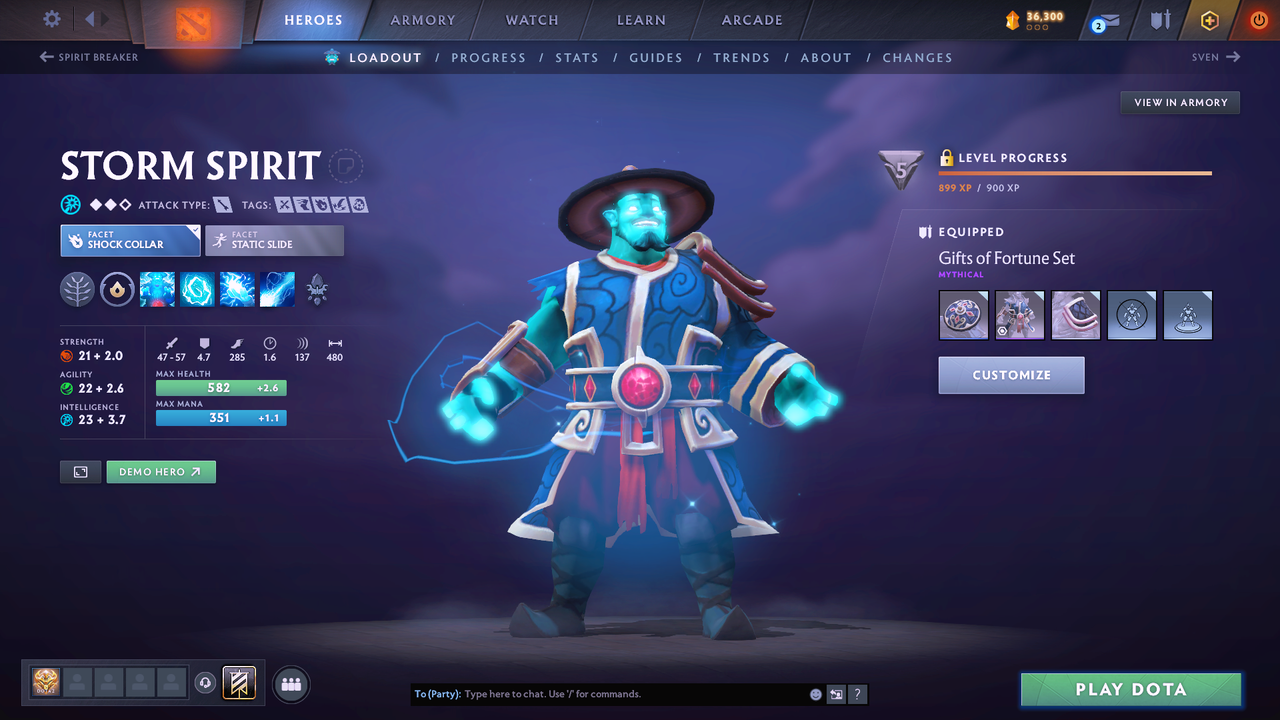Click the voice chat headset icon near party slots
The image size is (1280, 720).
(207, 682)
